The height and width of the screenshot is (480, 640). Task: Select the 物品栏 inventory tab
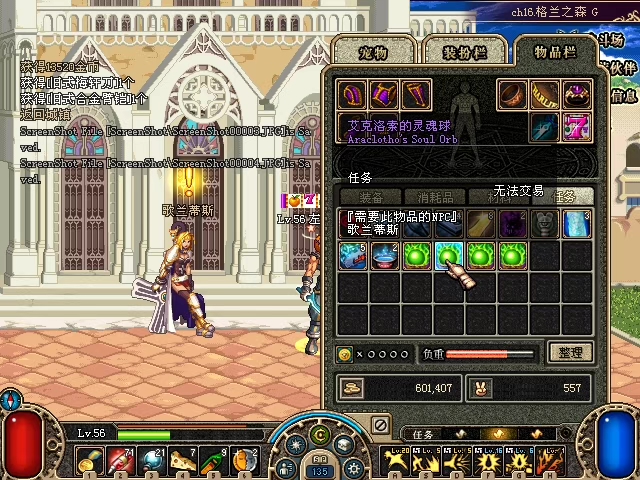554,52
